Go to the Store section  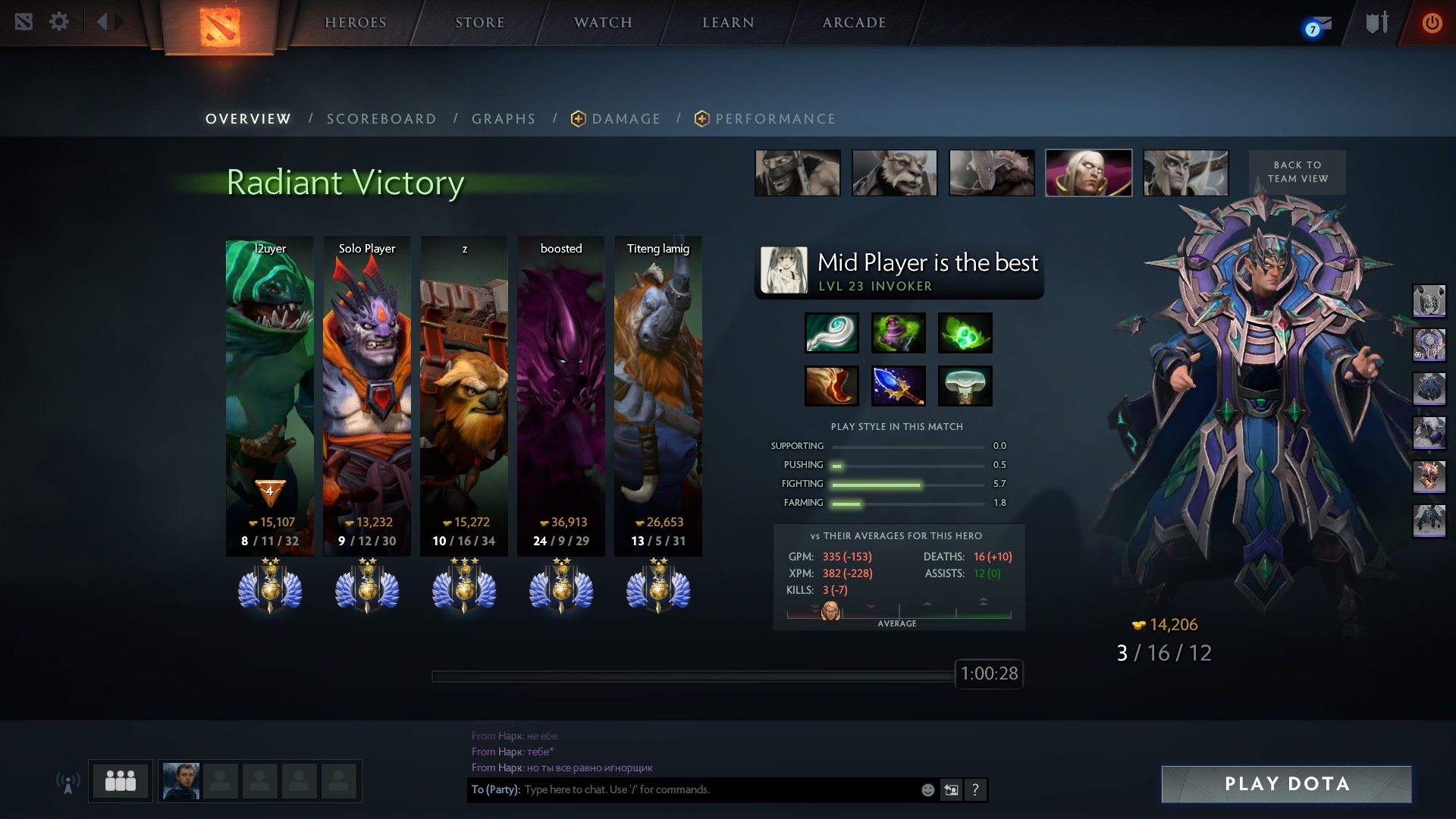pyautogui.click(x=479, y=23)
